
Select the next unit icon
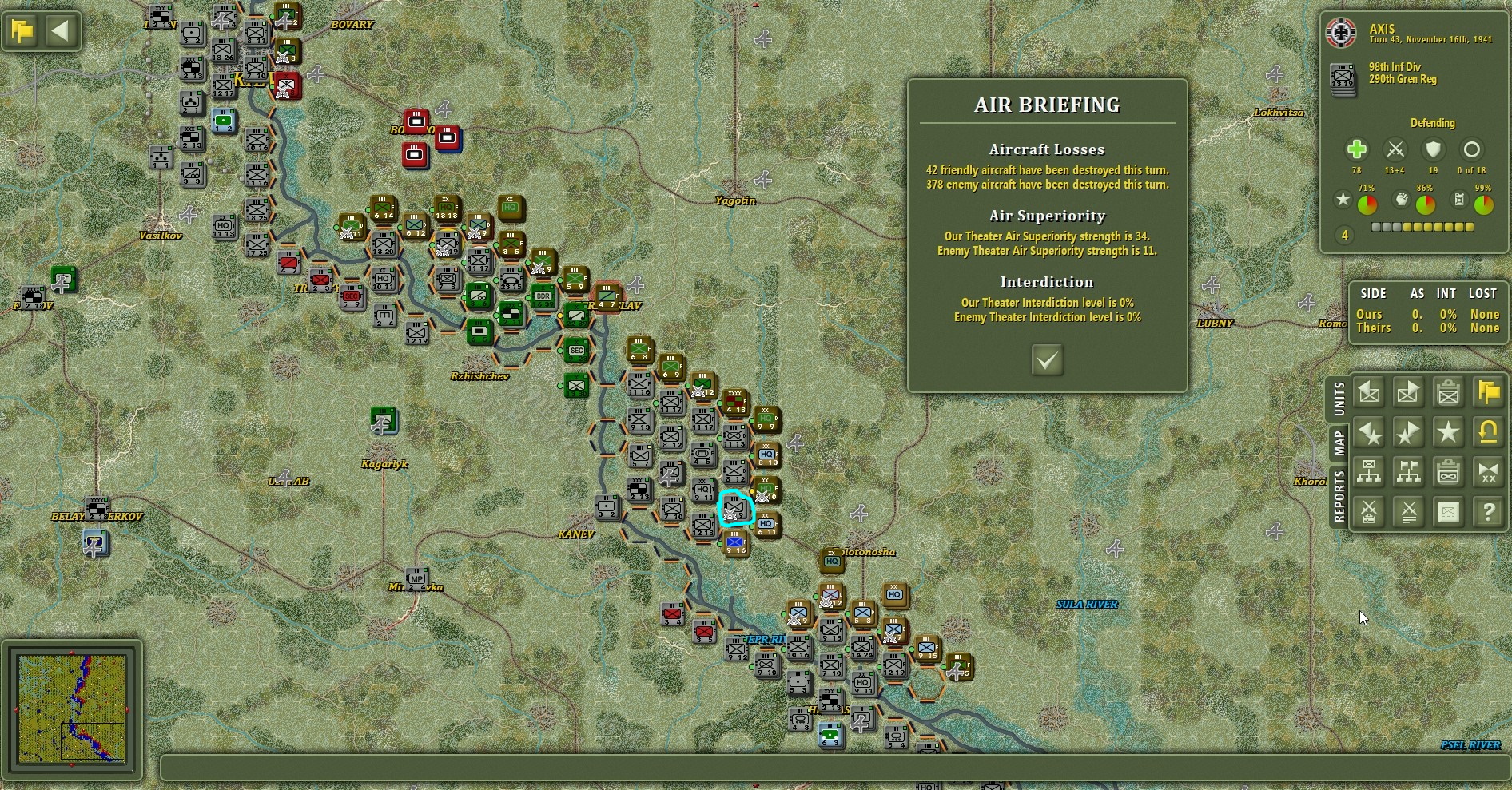[x=1408, y=393]
